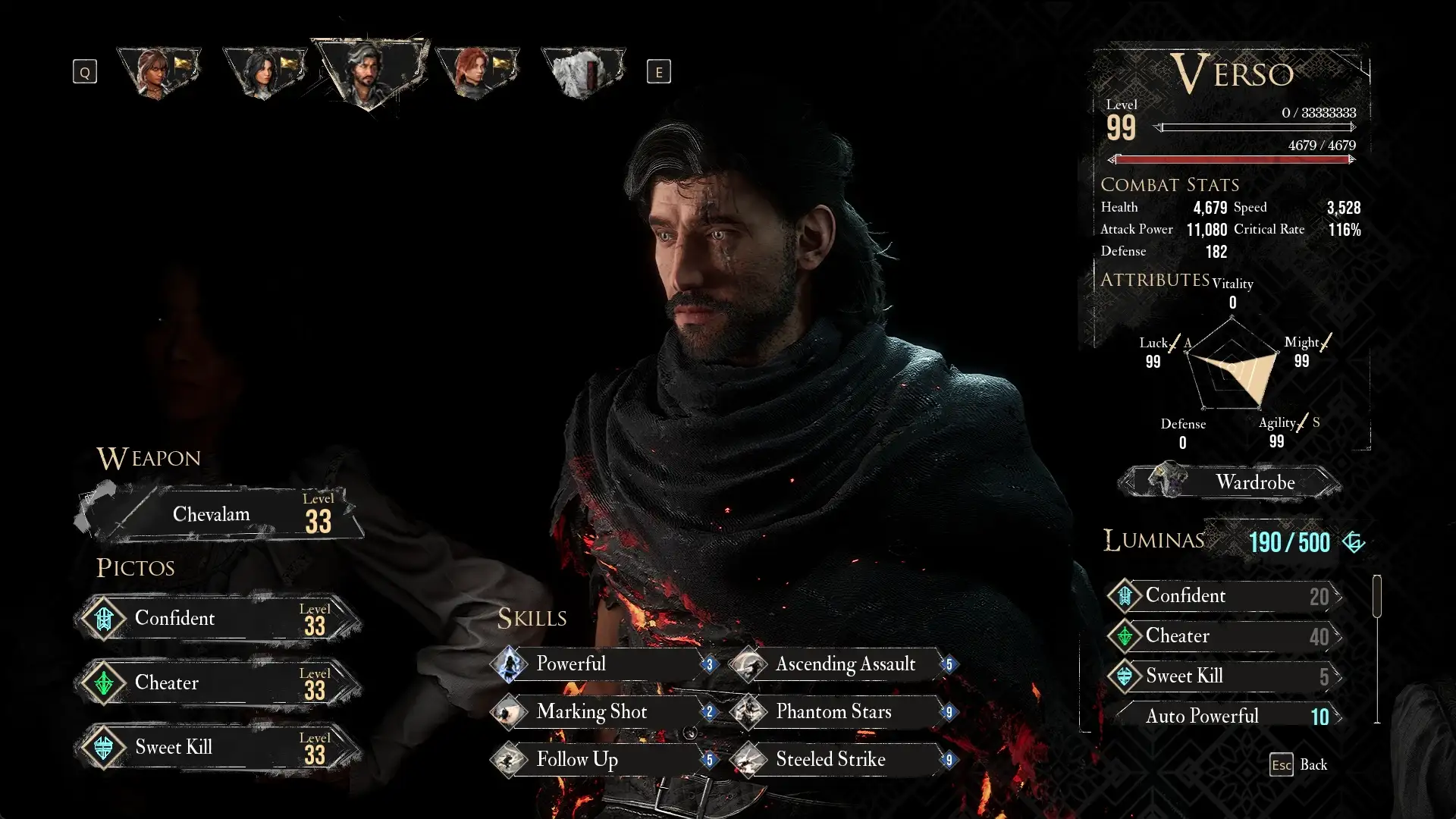Select the Chevalam weapon slot

[x=220, y=514]
